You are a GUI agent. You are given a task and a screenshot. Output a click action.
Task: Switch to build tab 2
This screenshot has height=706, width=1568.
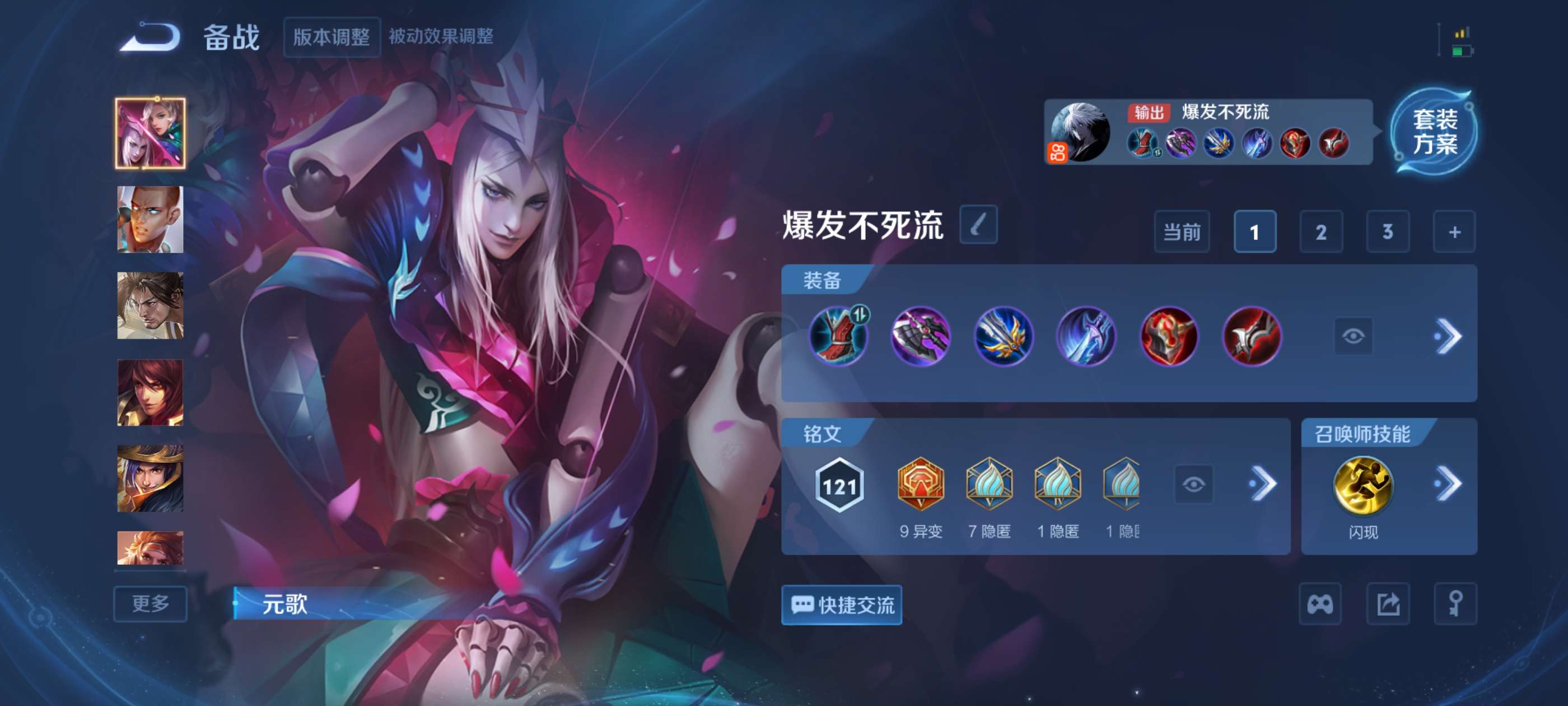[1322, 232]
